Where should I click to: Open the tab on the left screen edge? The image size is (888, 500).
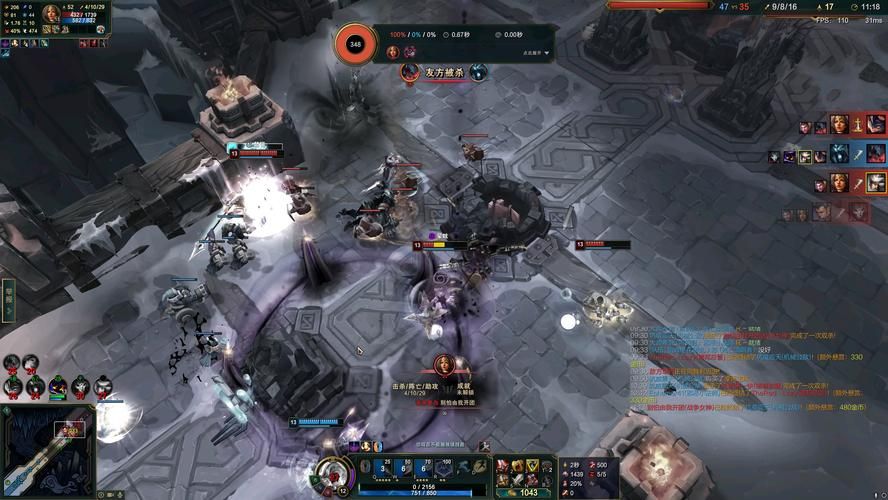7,298
